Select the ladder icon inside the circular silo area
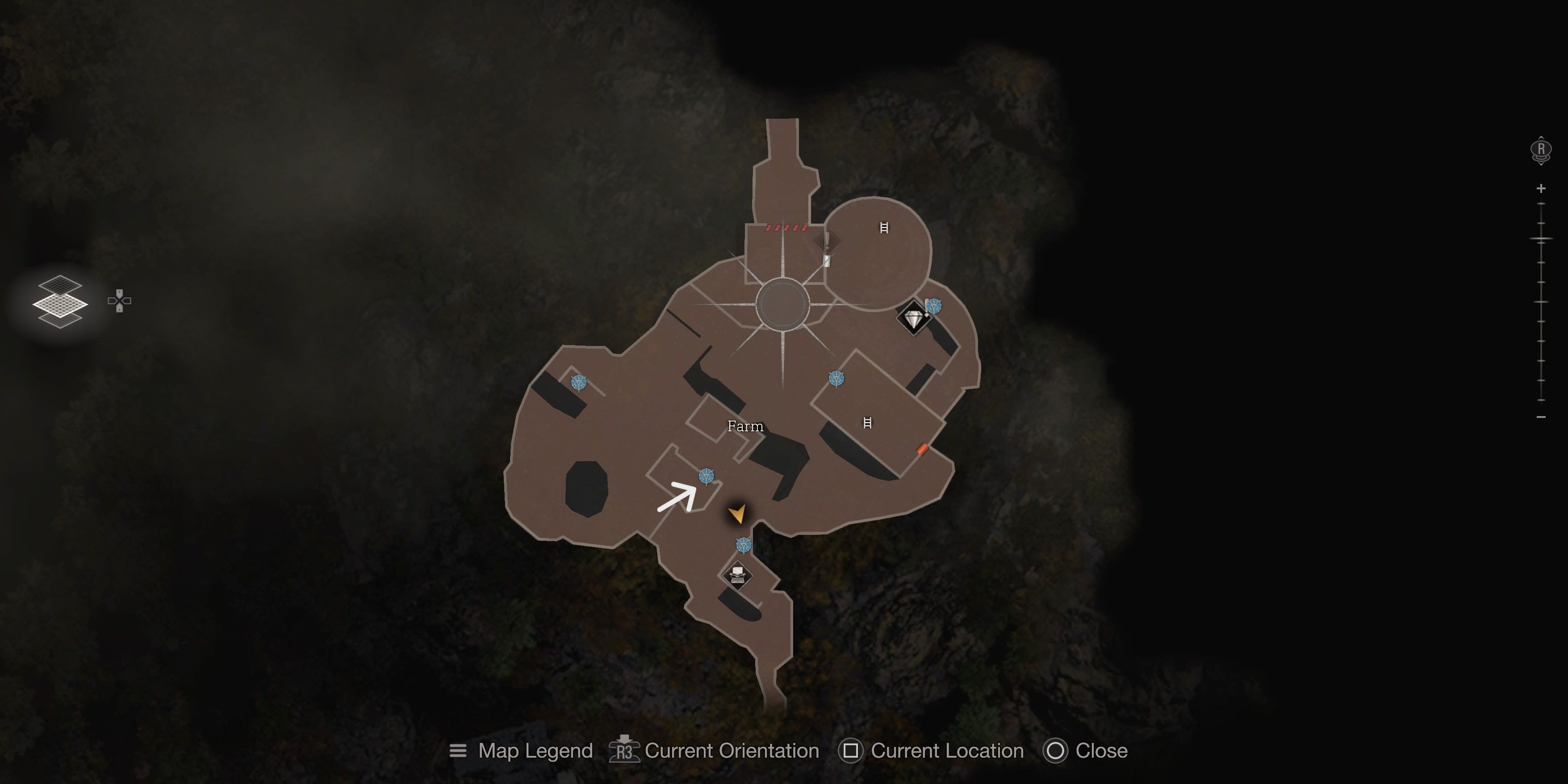Screen dimensions: 1568x784 (884, 228)
